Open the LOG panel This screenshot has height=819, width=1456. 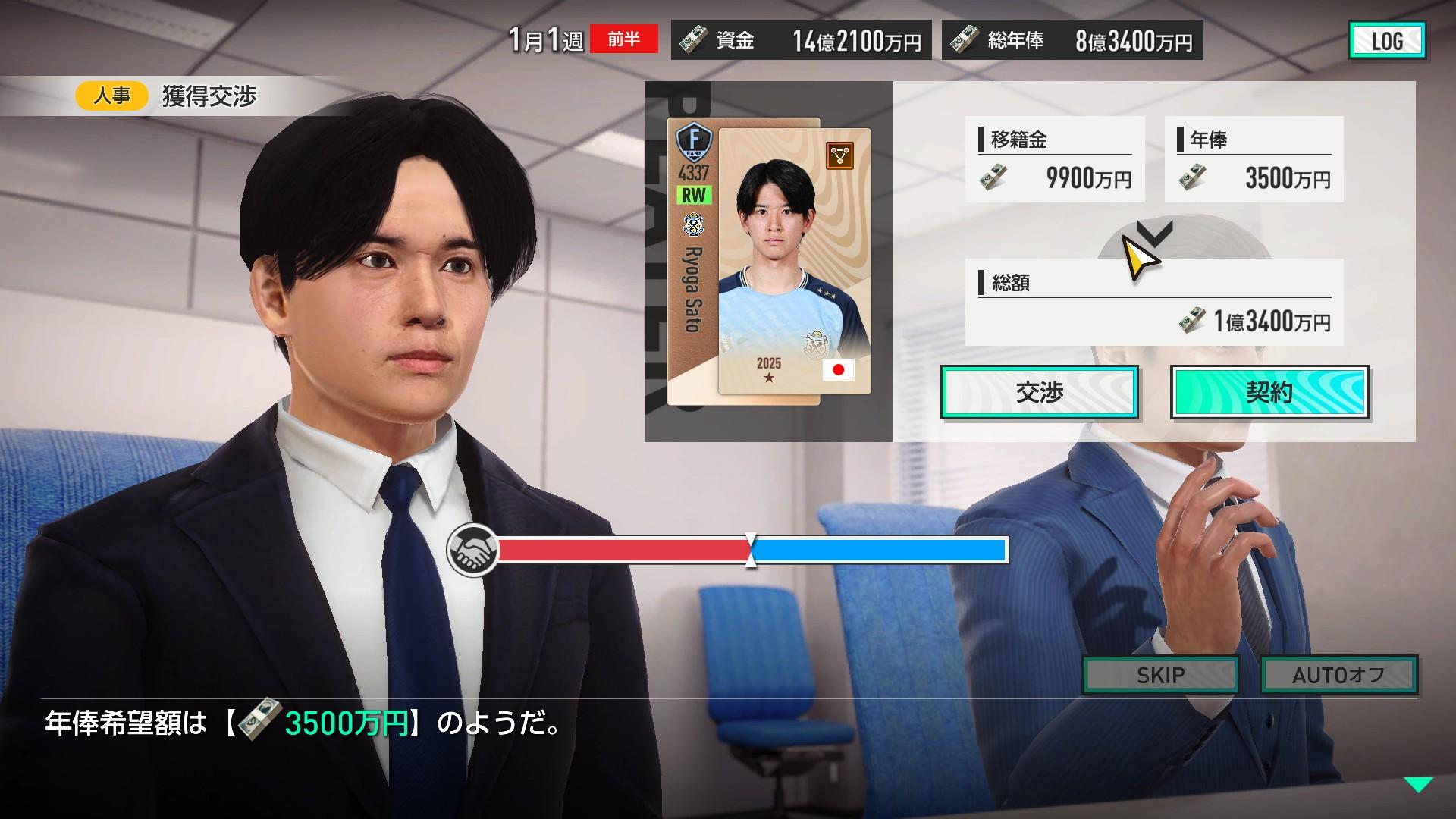point(1386,41)
